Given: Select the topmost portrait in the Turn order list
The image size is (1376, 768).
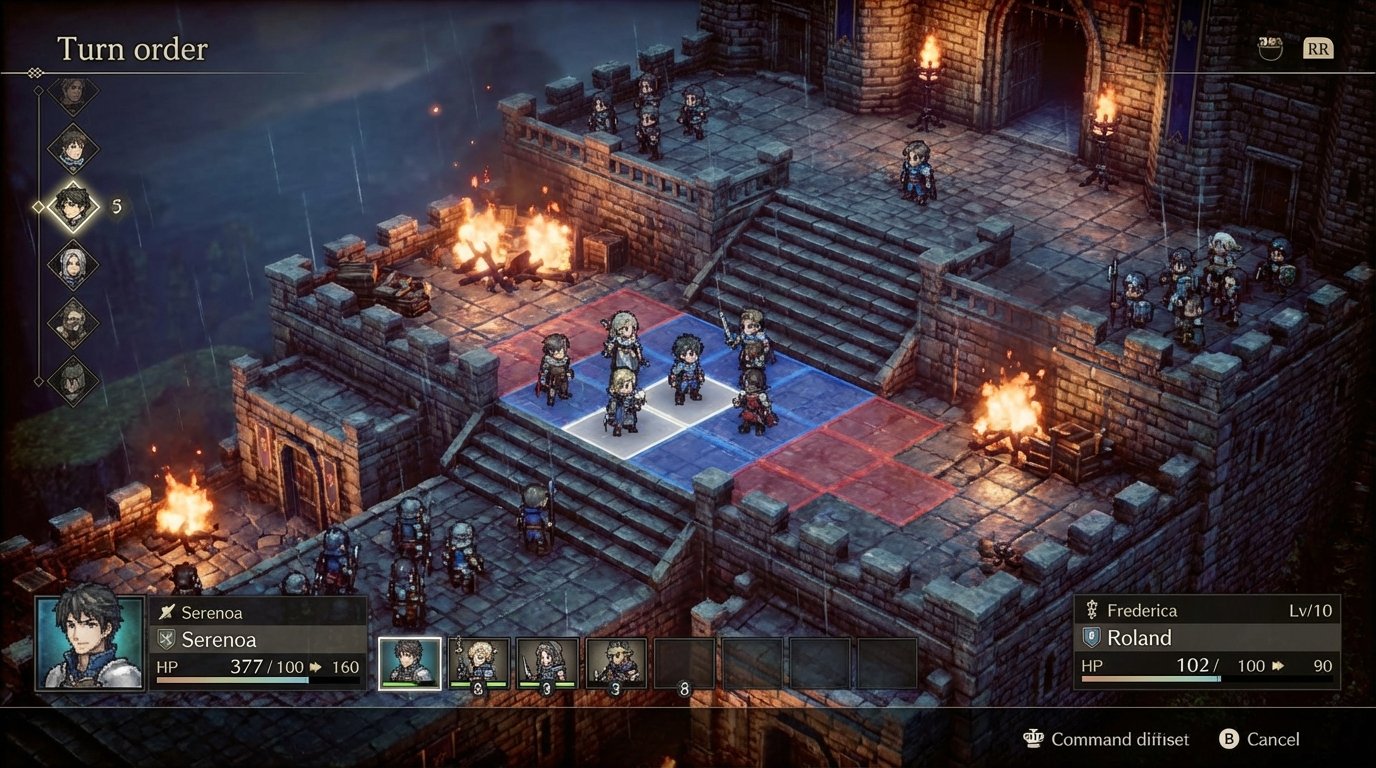Looking at the screenshot, I should [x=72, y=95].
